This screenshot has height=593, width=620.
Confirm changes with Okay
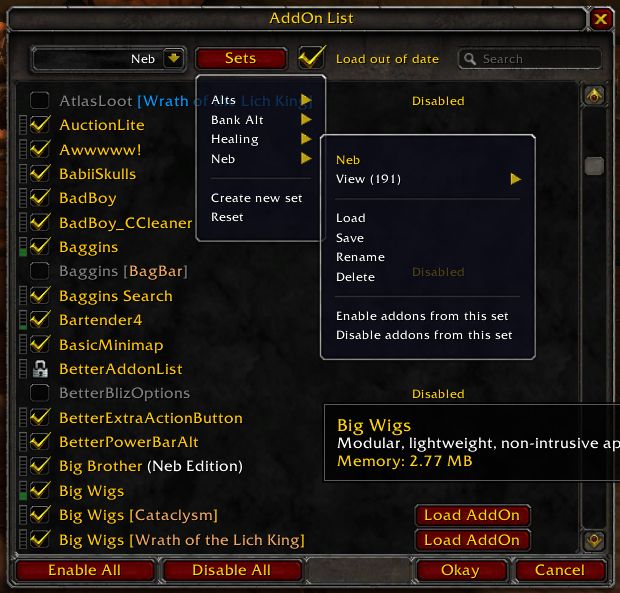coord(461,570)
